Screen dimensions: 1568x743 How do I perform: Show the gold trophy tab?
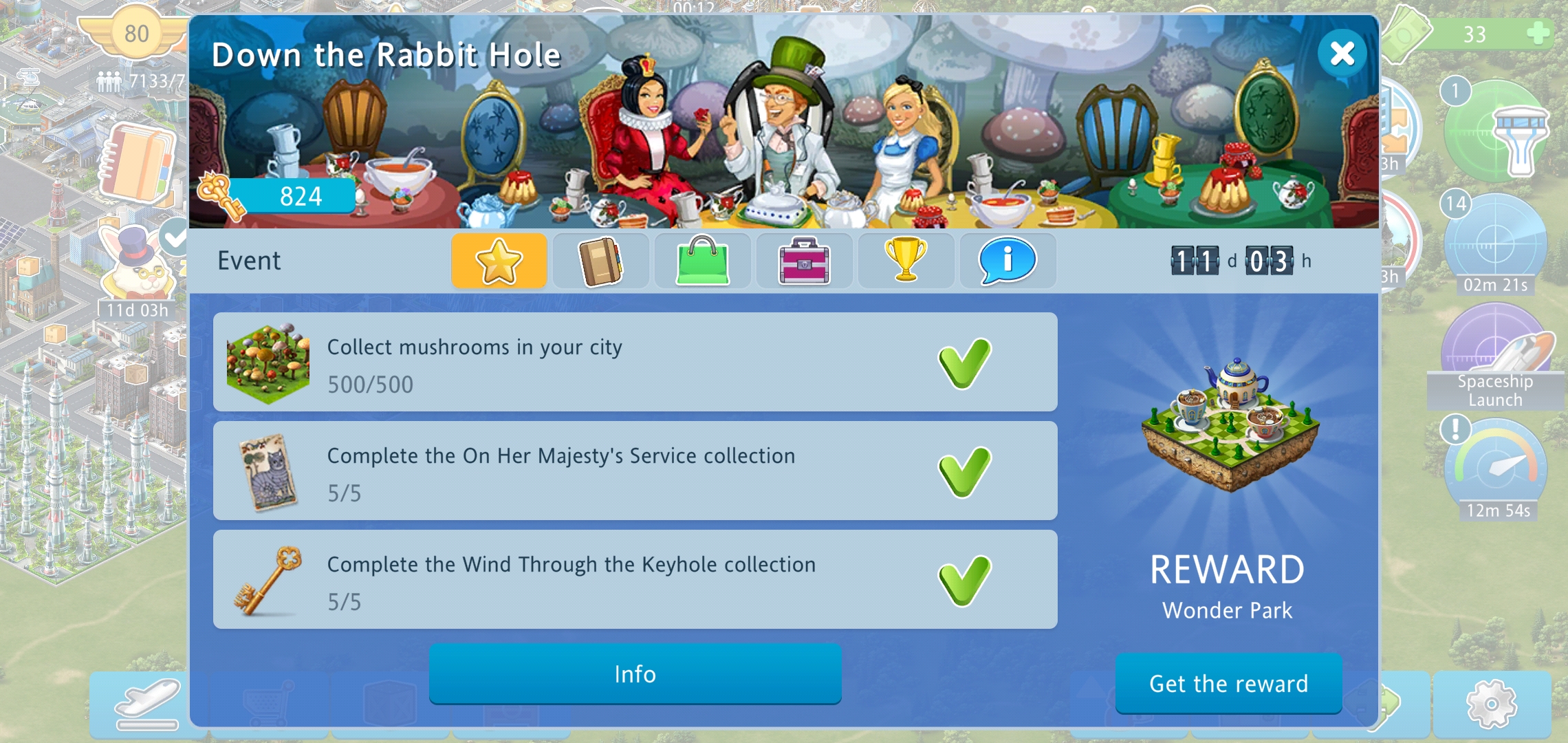[906, 261]
